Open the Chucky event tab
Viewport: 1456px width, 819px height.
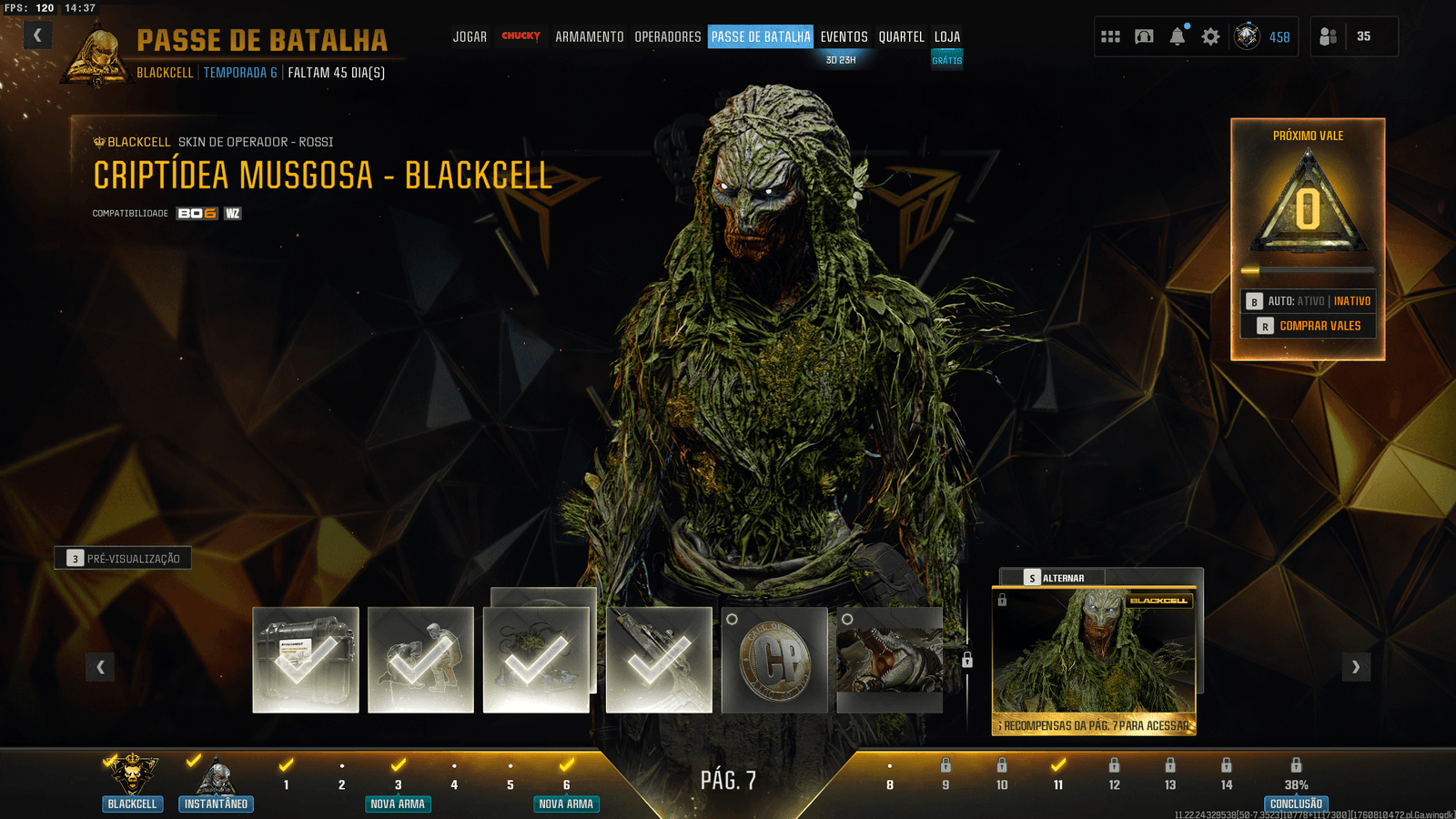[x=521, y=36]
